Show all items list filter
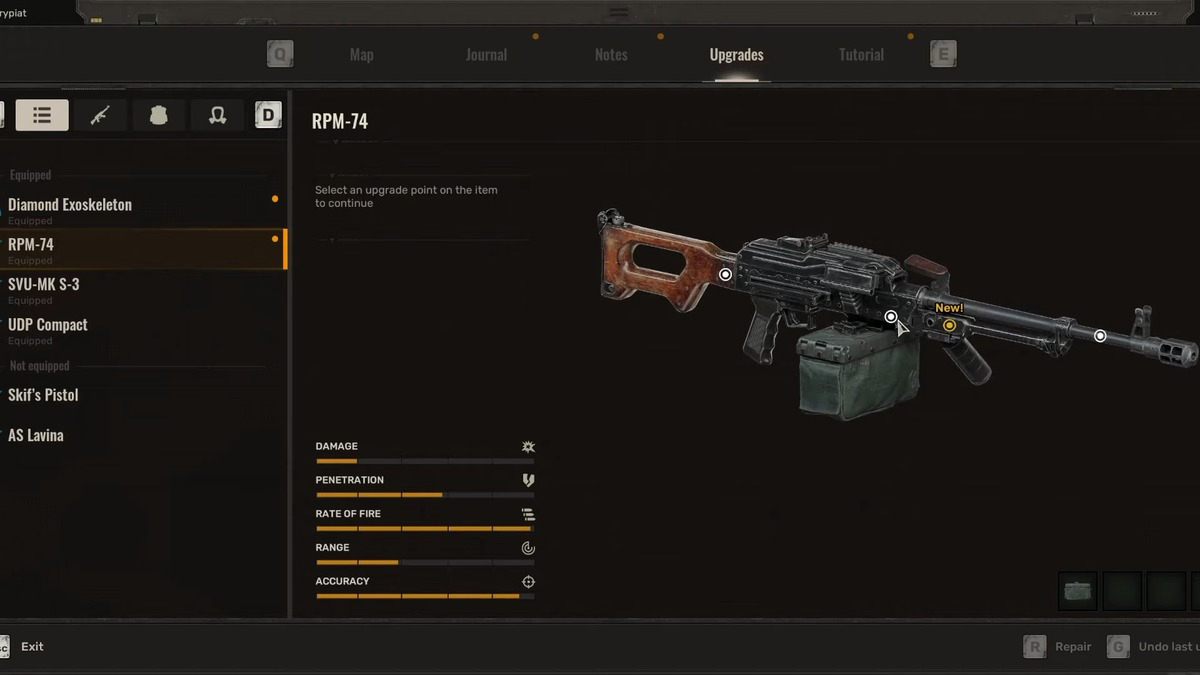Image resolution: width=1200 pixels, height=675 pixels. (42, 115)
